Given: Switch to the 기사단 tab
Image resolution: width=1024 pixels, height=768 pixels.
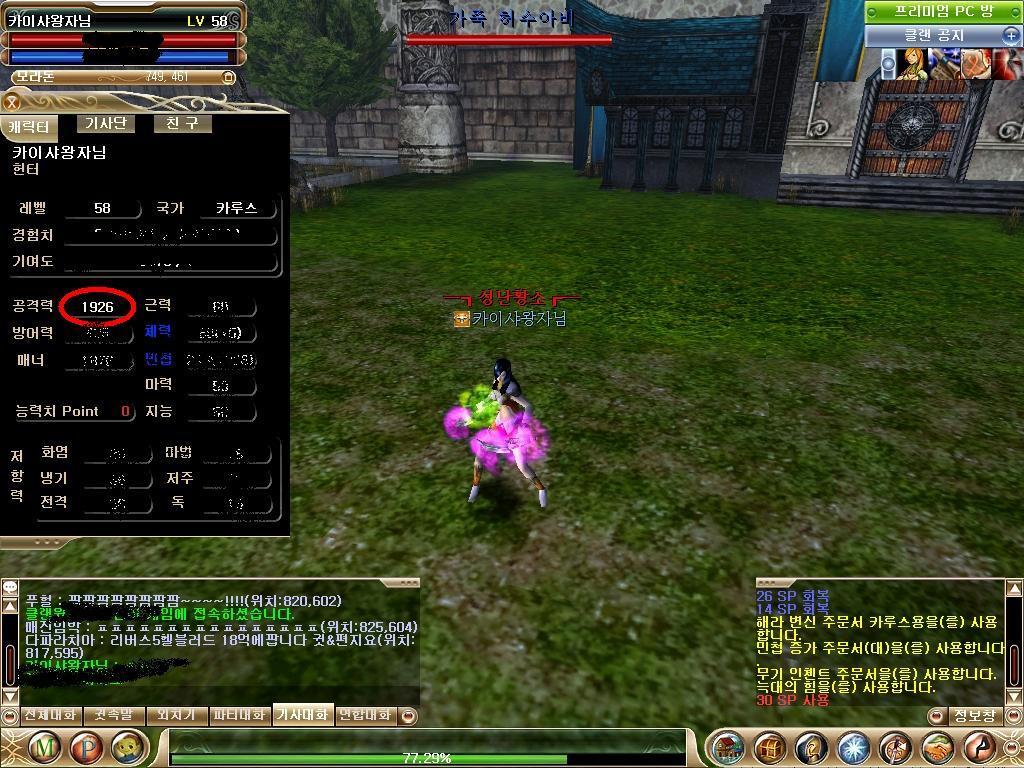Looking at the screenshot, I should (x=105, y=124).
